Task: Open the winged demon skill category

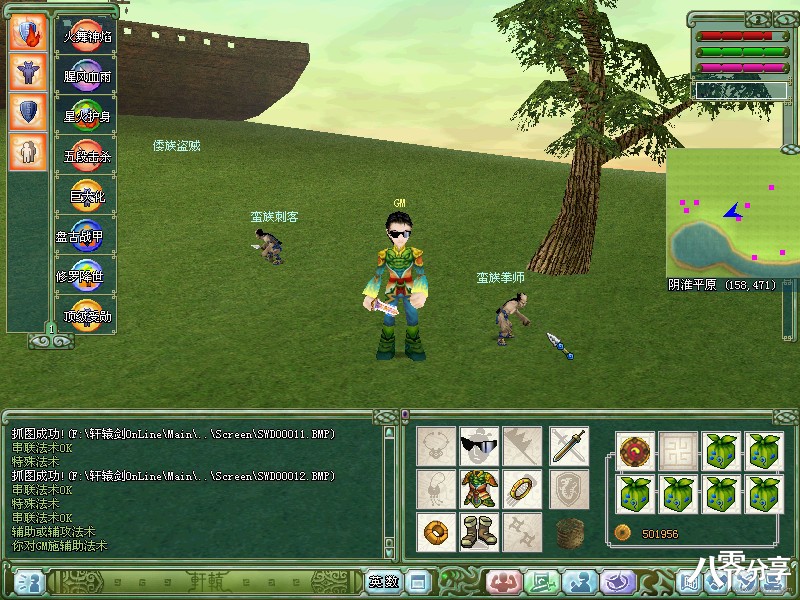Action: pyautogui.click(x=27, y=71)
